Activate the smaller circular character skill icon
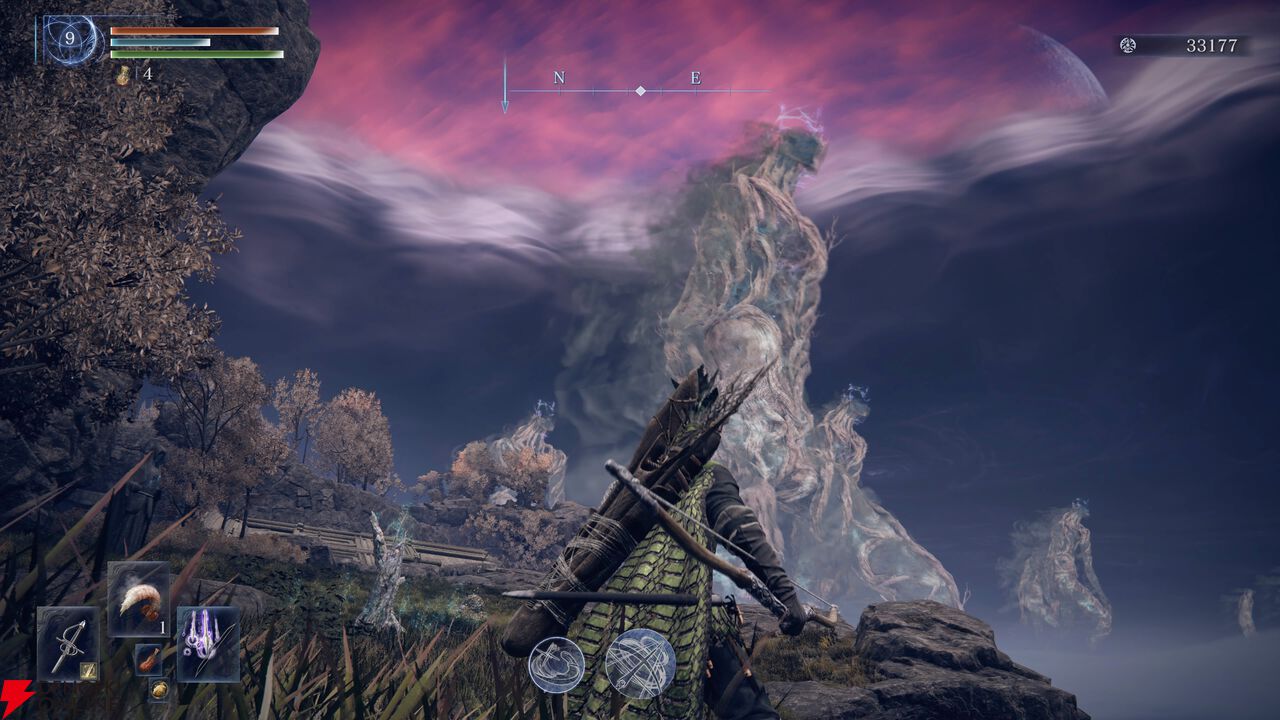1280x720 pixels. pyautogui.click(x=556, y=664)
